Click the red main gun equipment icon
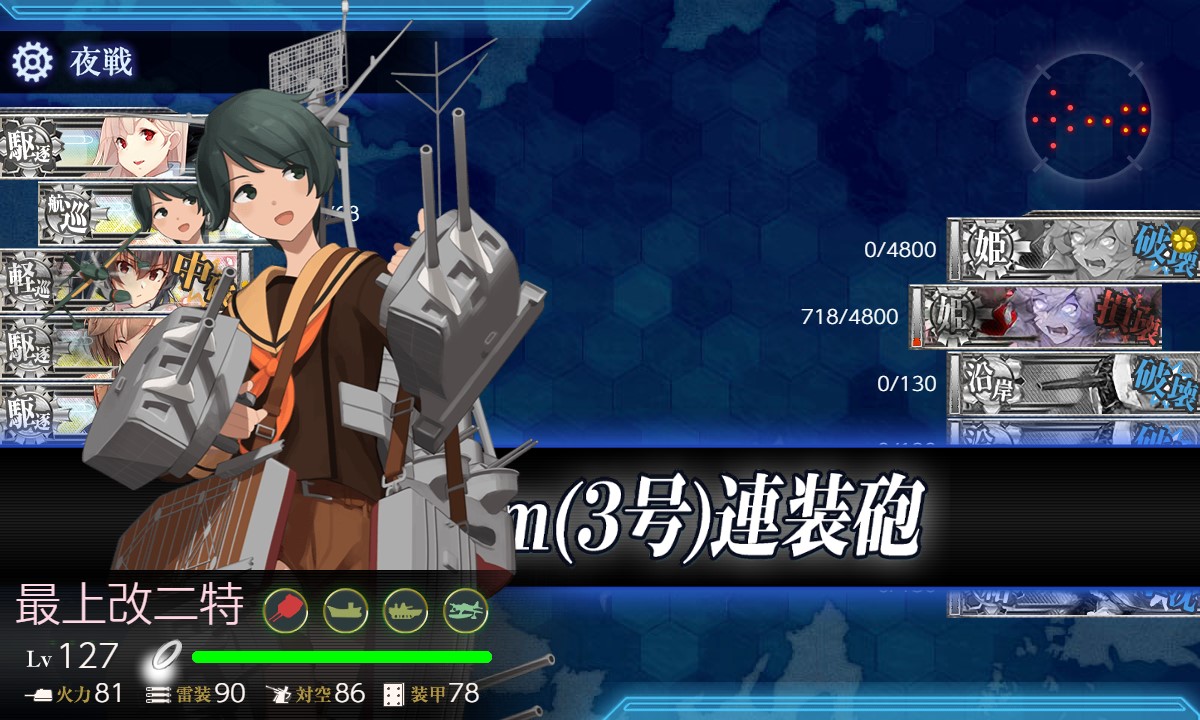1200x720 pixels. click(285, 609)
